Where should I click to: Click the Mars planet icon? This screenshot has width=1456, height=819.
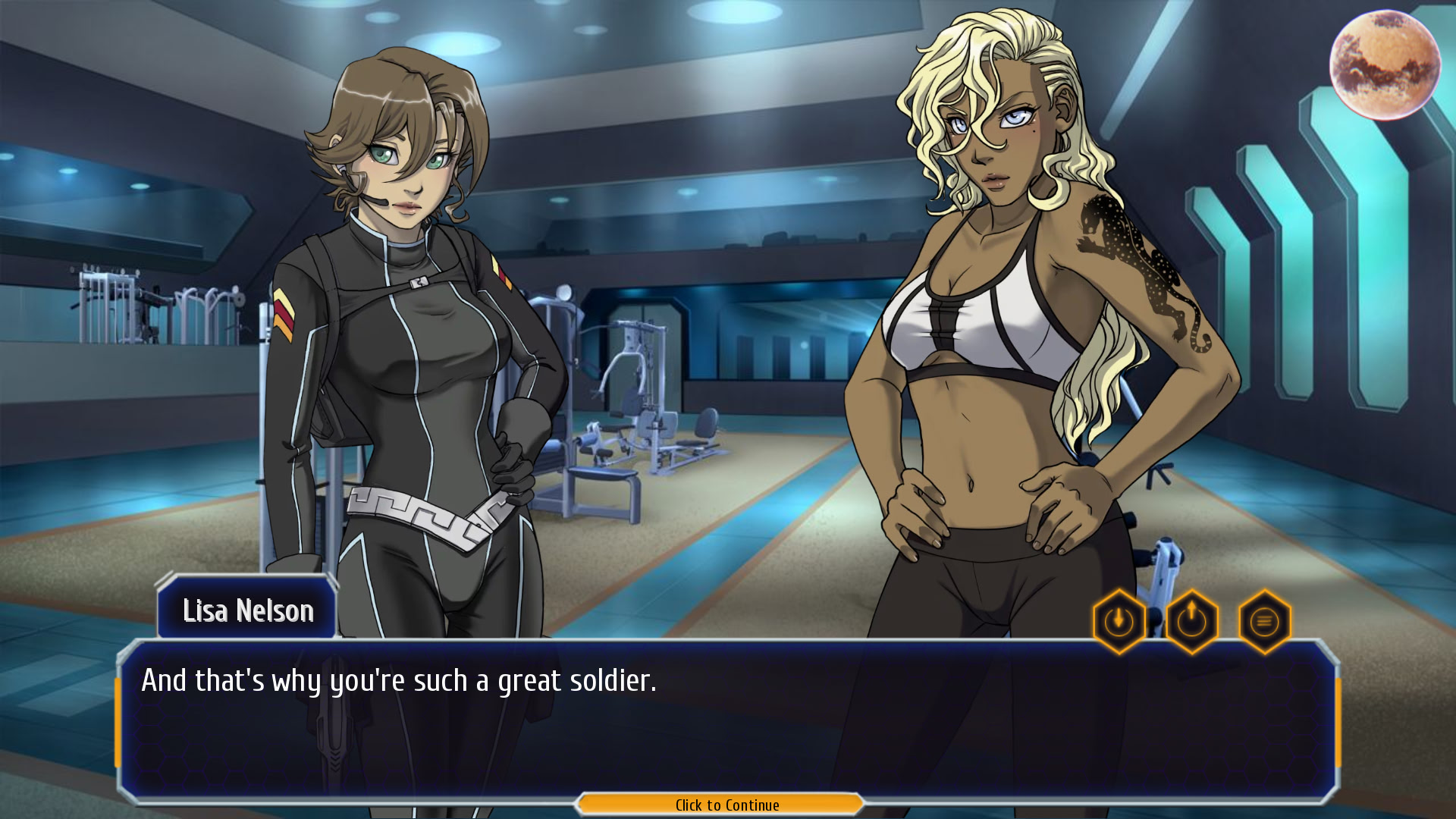1385,65
